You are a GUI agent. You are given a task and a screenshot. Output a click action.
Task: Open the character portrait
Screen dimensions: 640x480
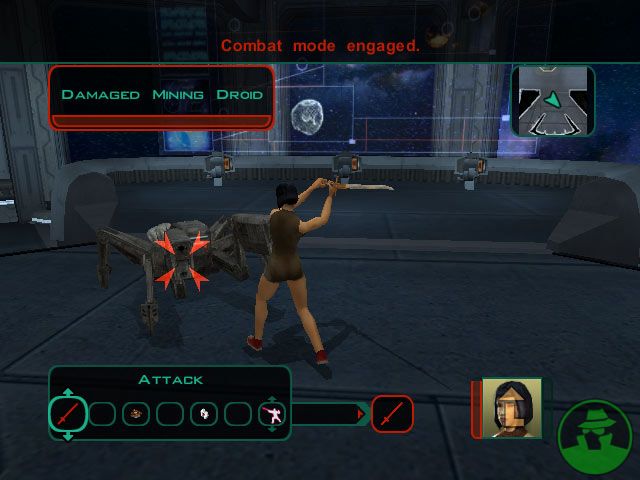(511, 408)
